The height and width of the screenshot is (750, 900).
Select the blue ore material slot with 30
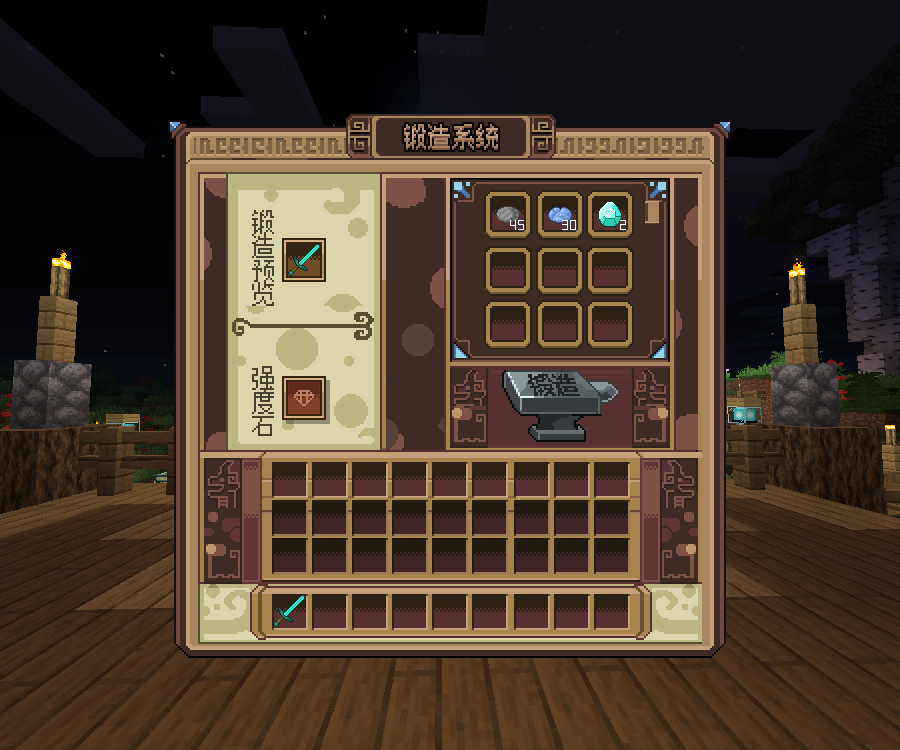(560, 214)
